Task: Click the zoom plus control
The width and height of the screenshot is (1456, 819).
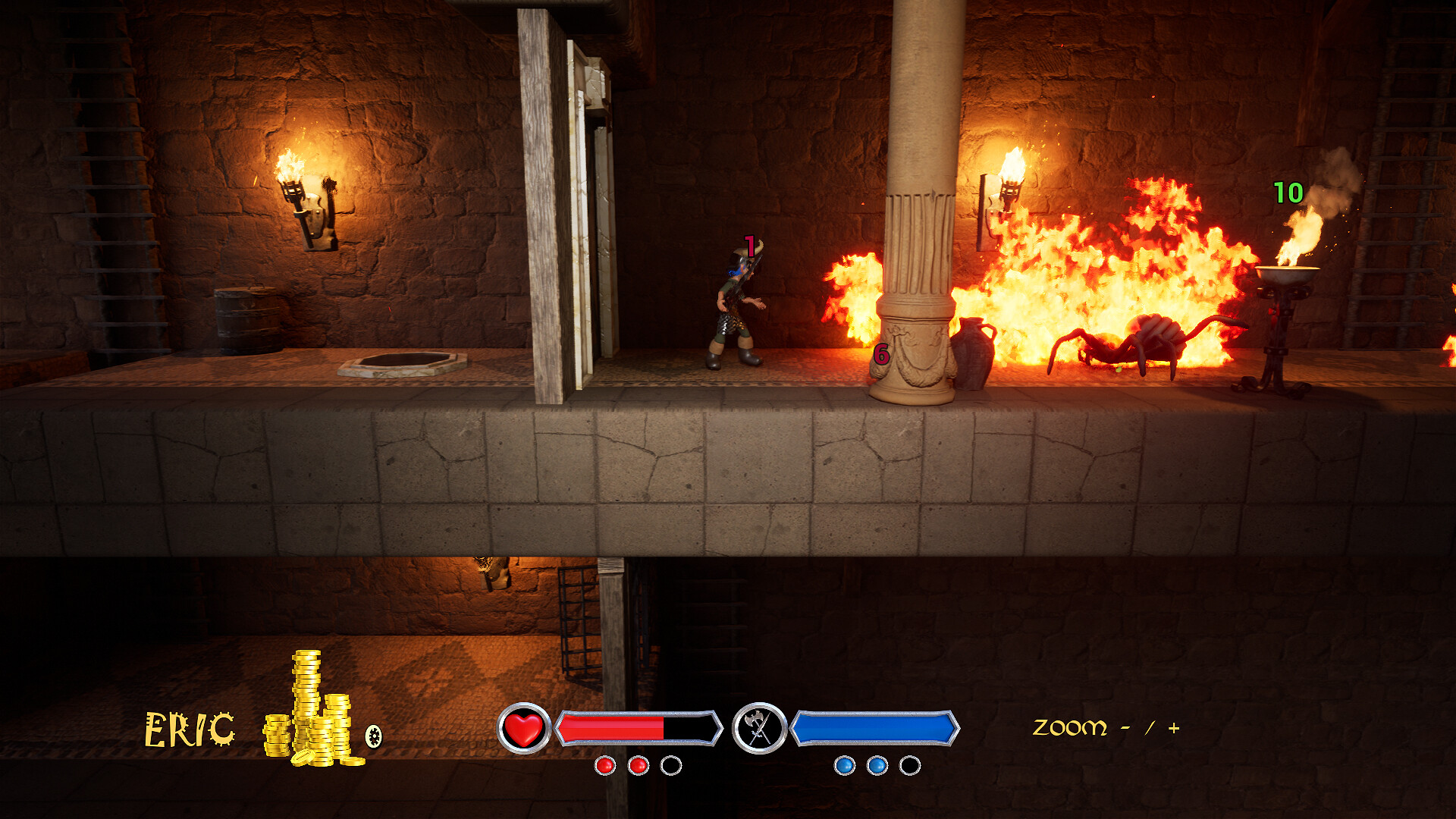Action: [x=1173, y=726]
